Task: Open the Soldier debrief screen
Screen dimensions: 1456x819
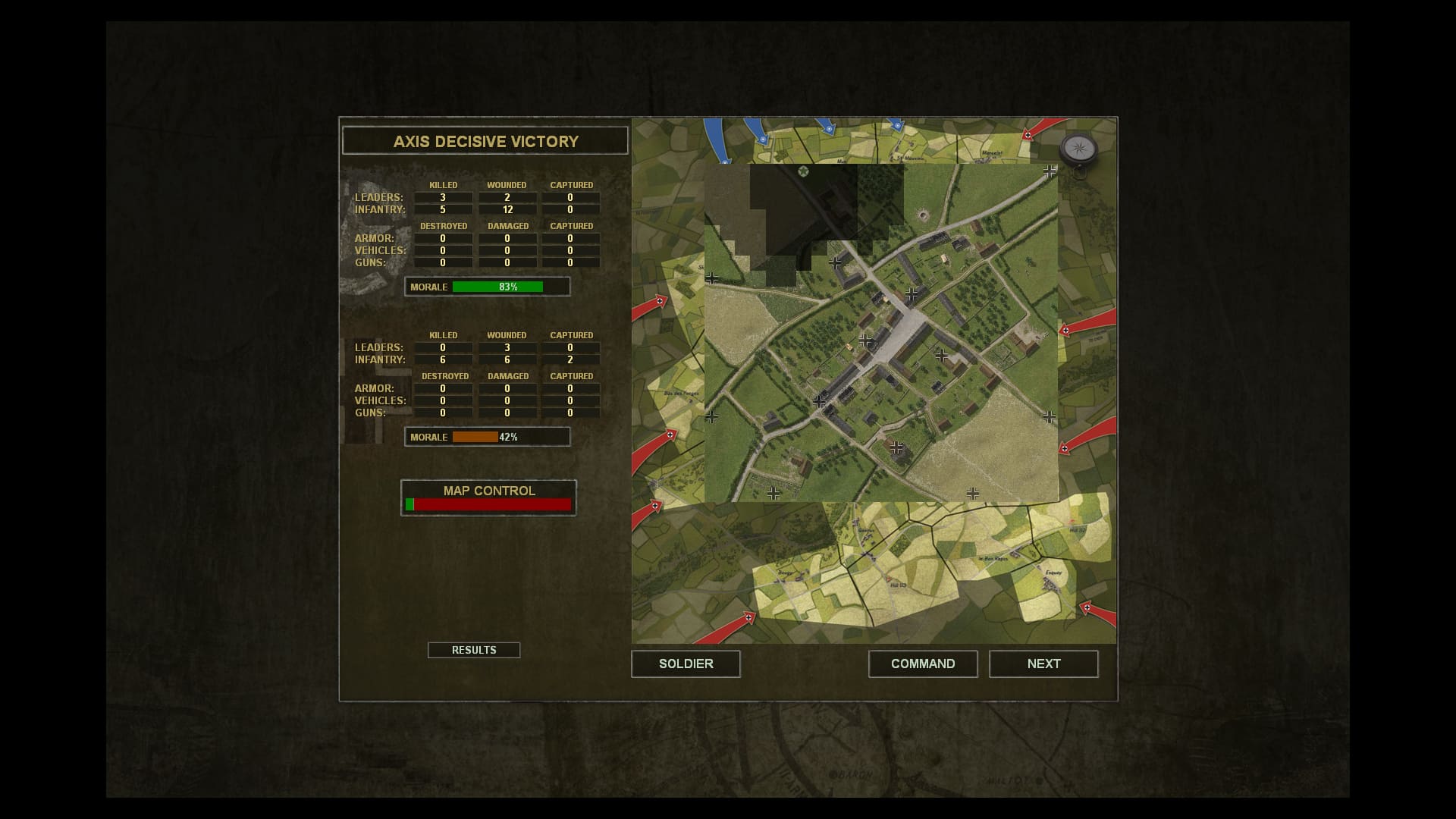Action: (x=686, y=664)
